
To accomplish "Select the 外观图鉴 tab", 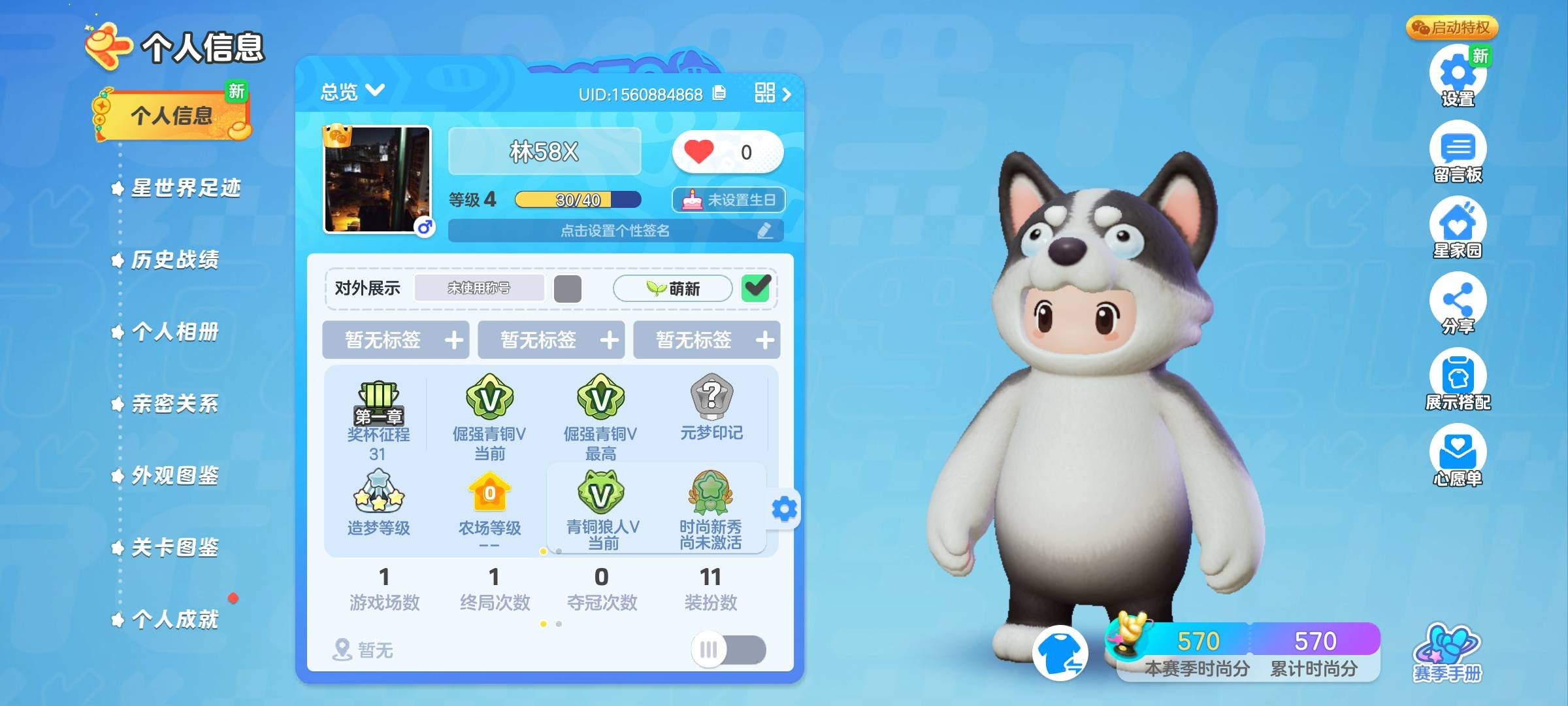I will (x=174, y=476).
